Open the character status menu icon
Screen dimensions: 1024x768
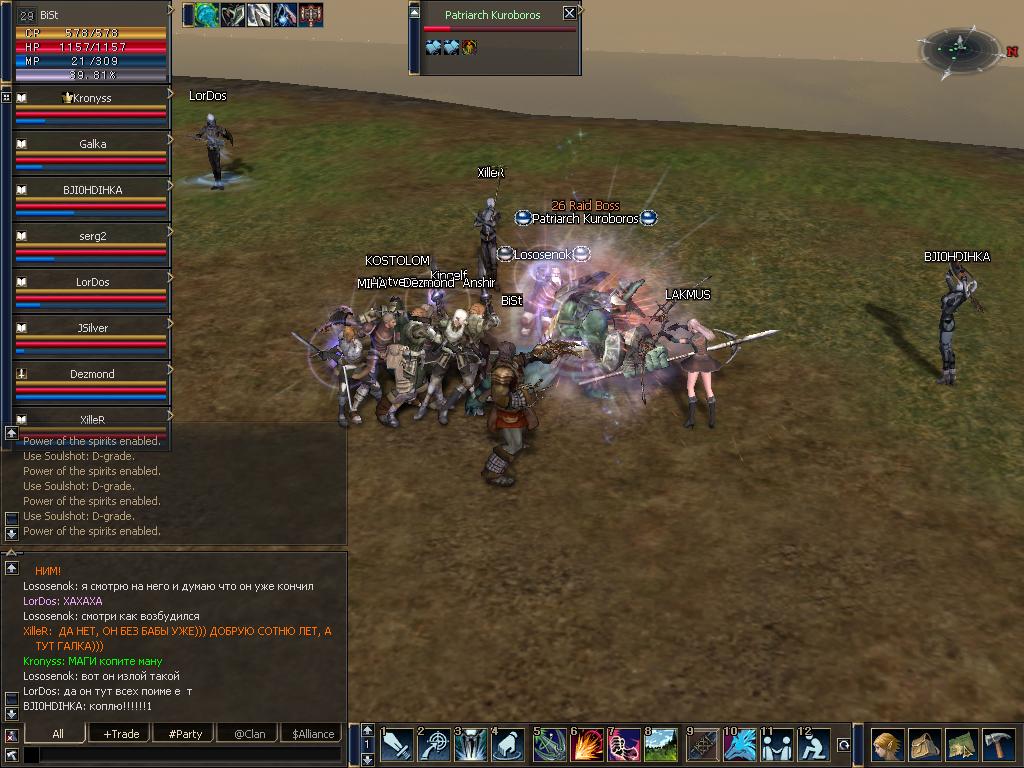coord(886,745)
